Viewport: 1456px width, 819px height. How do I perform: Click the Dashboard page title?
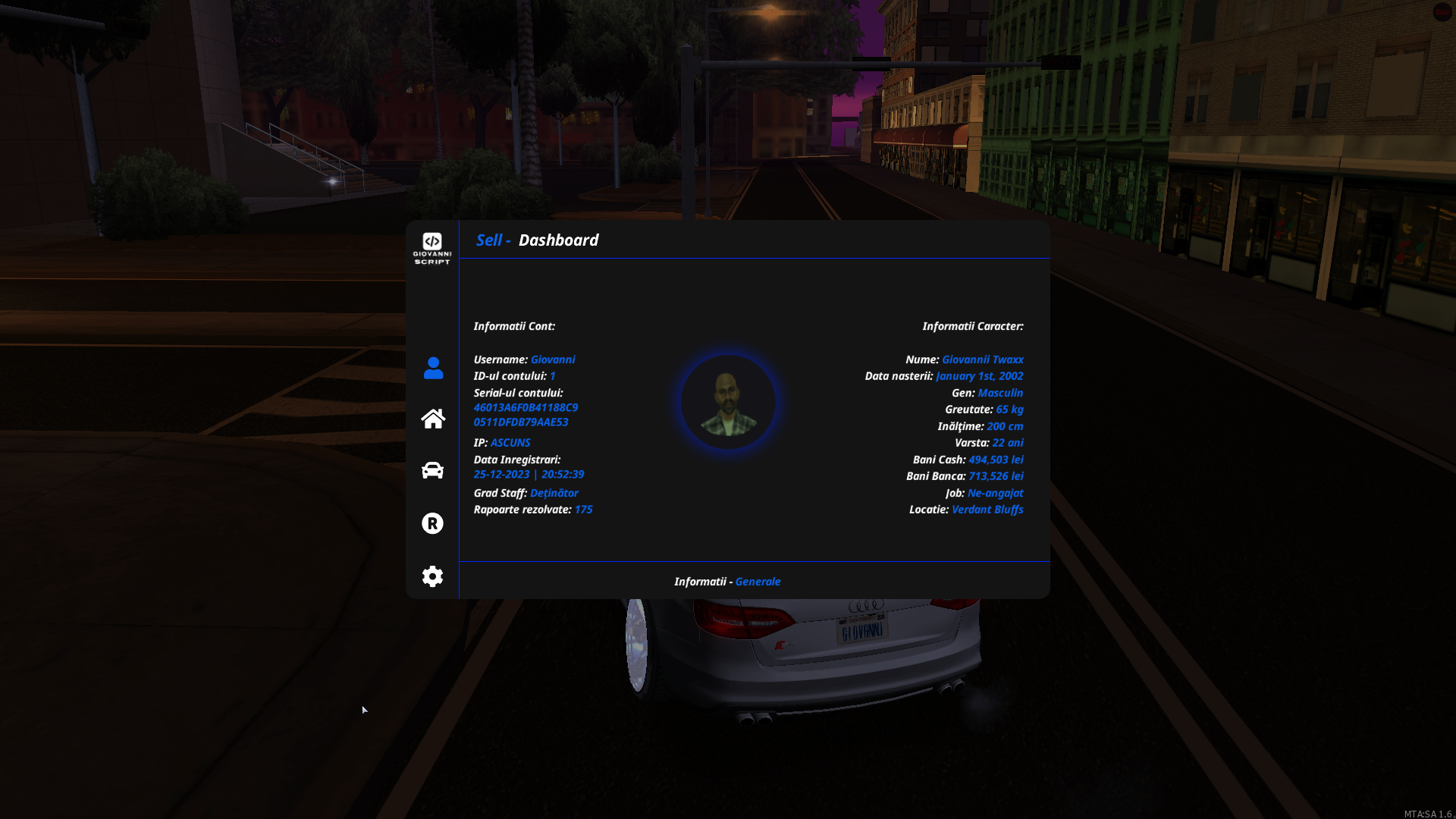coord(558,240)
